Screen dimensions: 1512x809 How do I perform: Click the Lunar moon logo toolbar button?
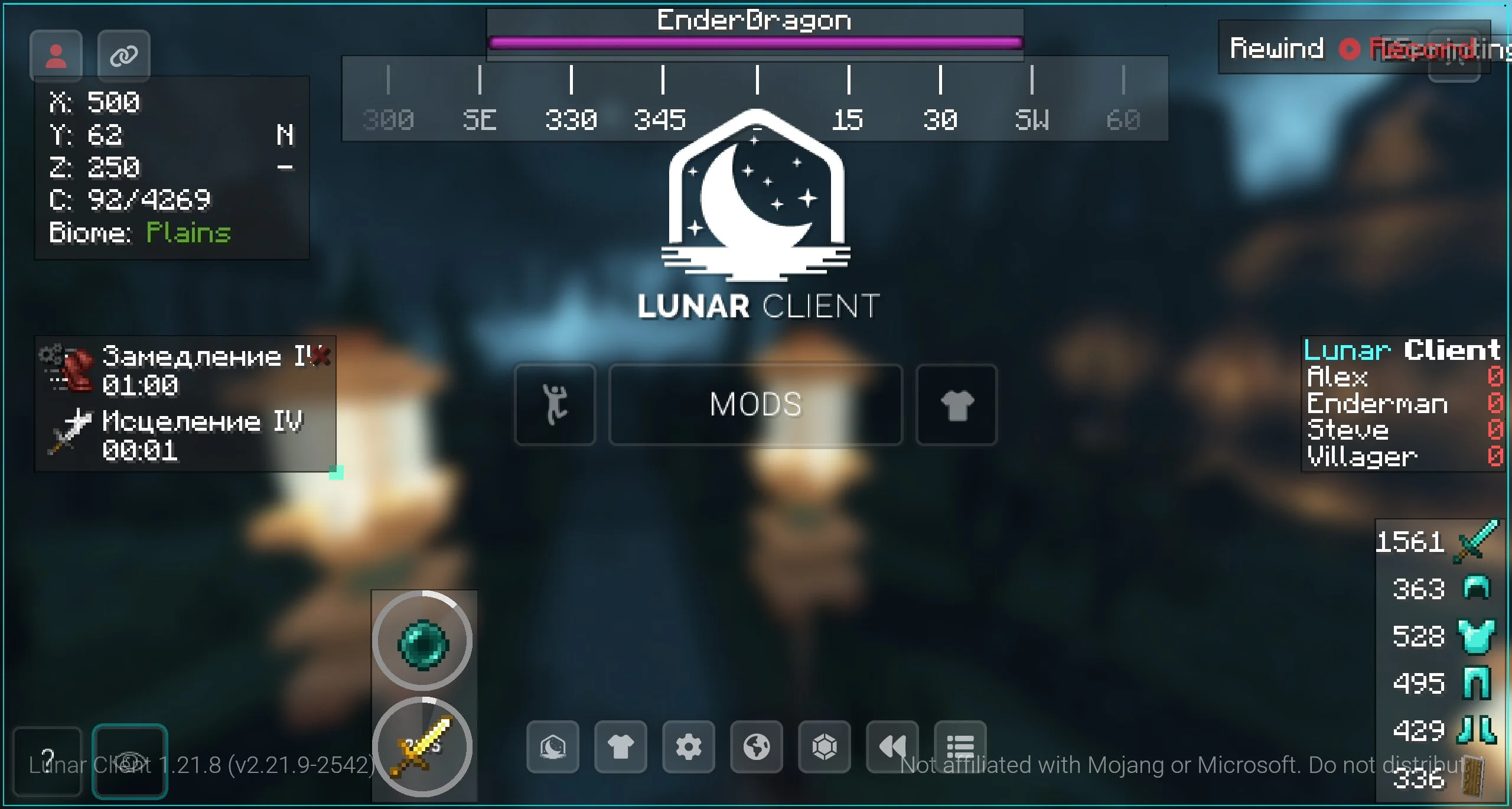[552, 747]
